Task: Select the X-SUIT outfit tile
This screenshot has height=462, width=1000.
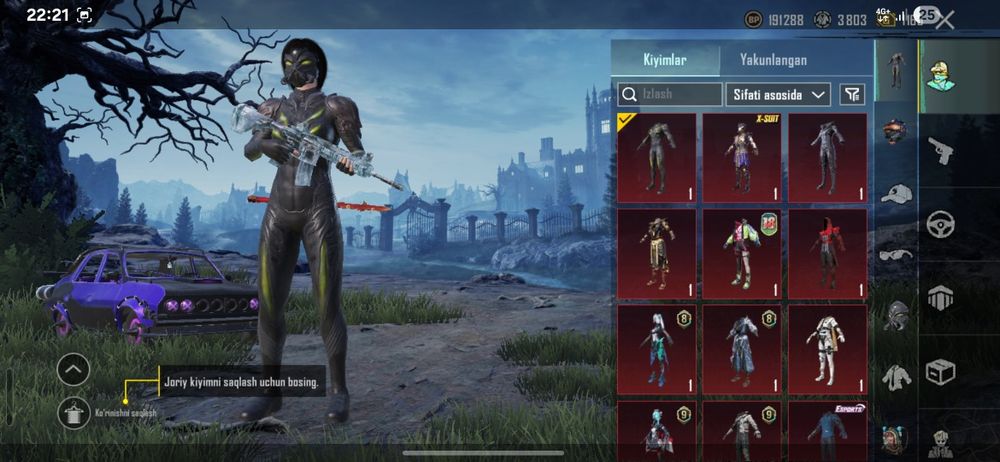Action: coord(742,154)
